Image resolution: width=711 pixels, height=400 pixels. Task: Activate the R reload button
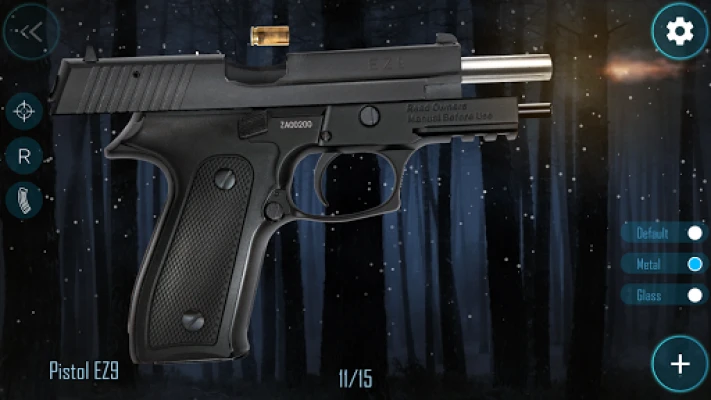[23, 156]
